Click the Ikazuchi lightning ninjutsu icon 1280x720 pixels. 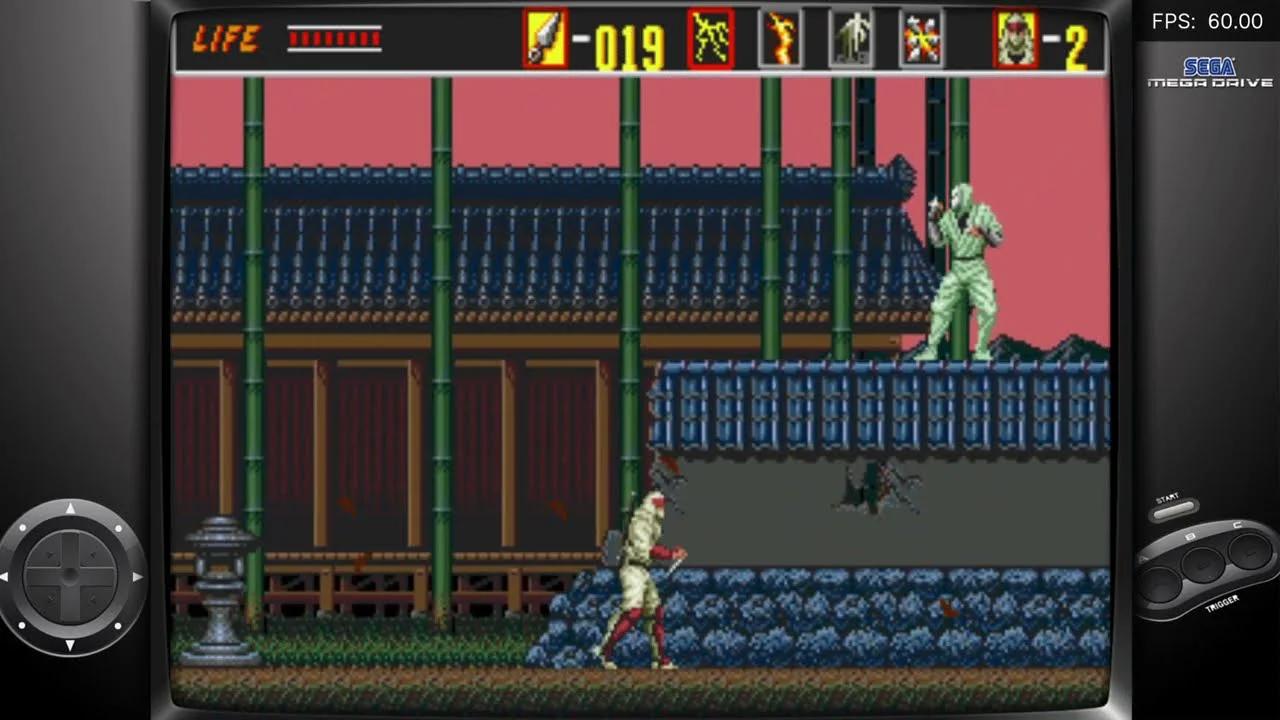click(710, 36)
